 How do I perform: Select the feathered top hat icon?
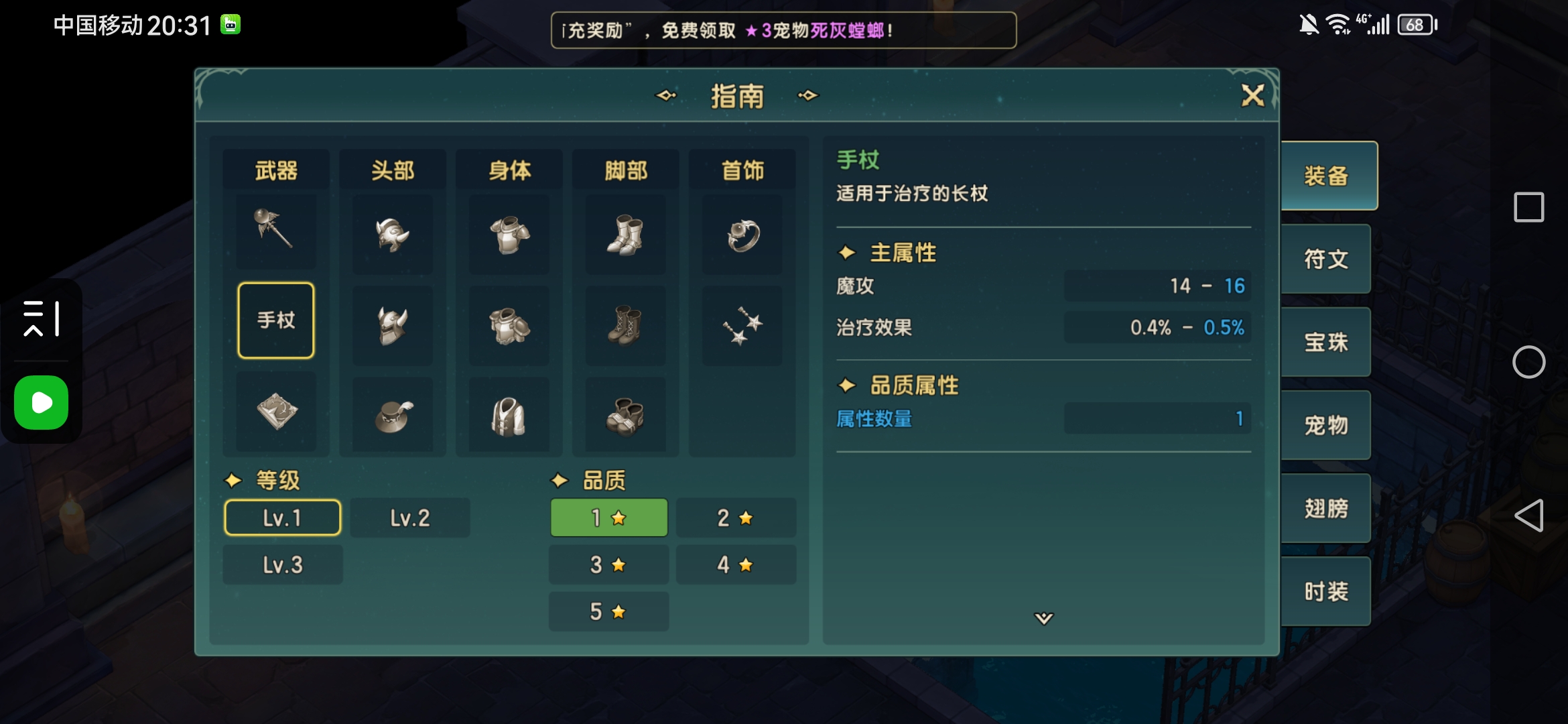coord(392,414)
